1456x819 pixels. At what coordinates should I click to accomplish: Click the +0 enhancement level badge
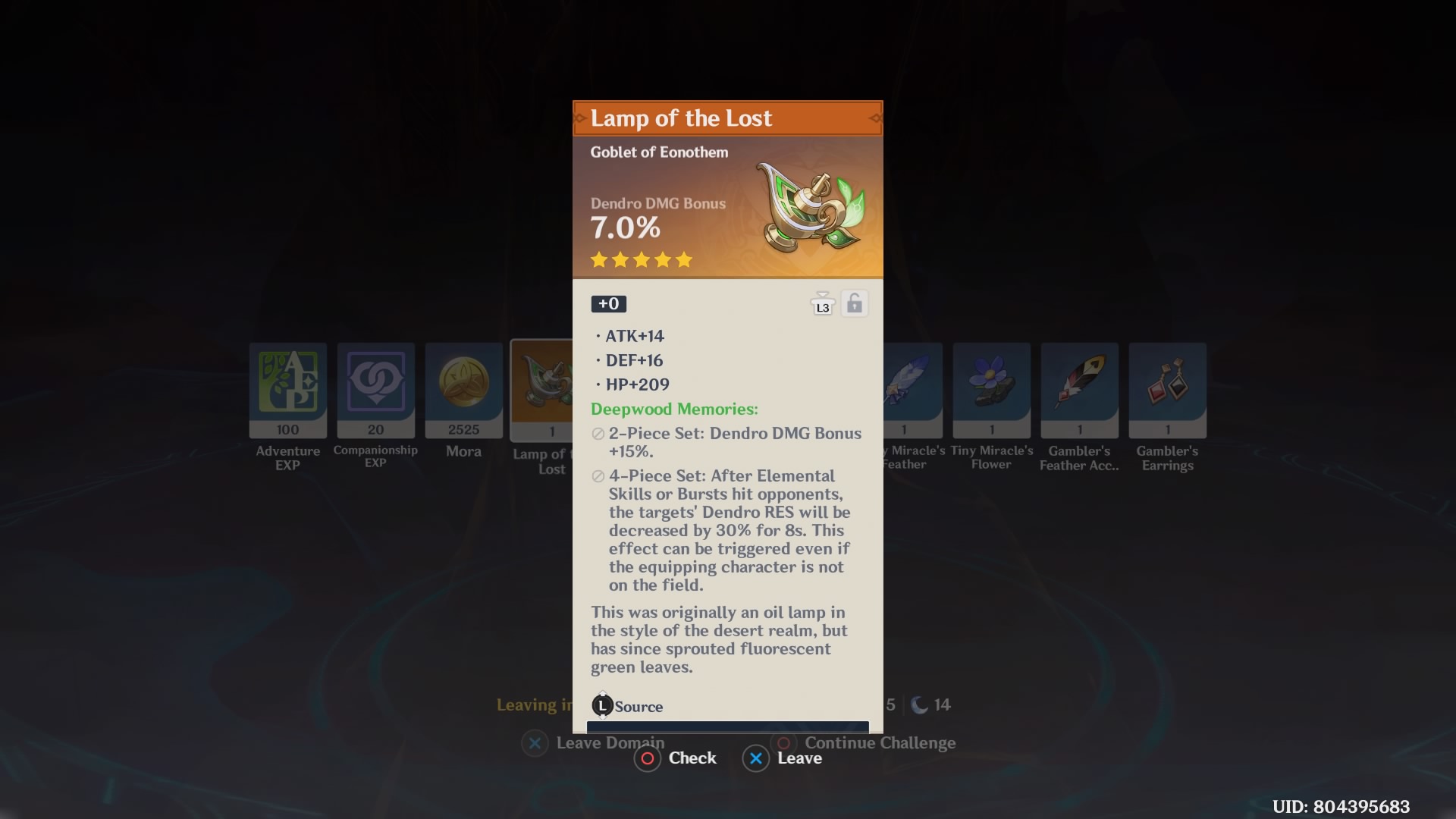point(608,303)
